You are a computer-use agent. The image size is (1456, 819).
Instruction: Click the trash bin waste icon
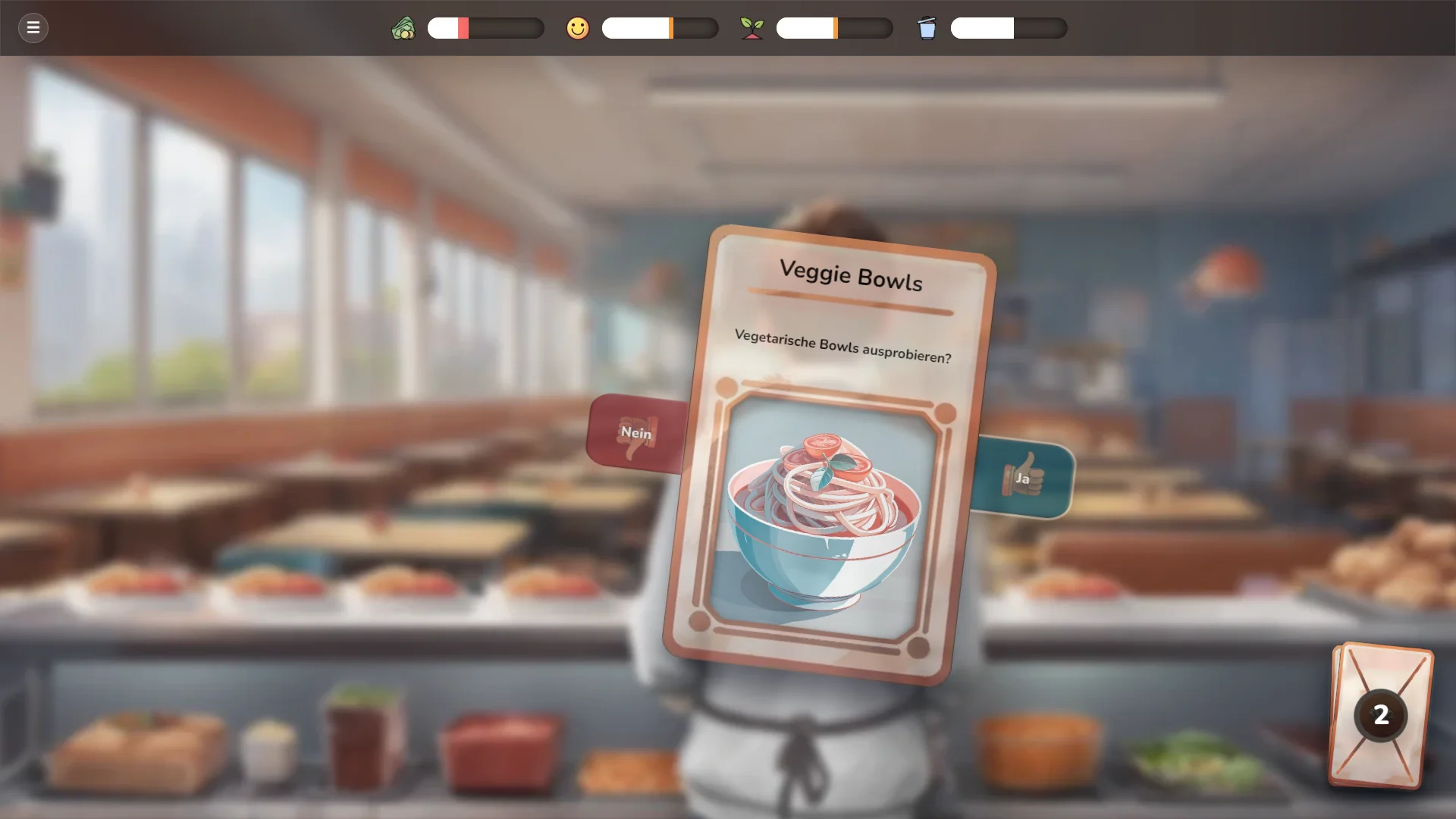coord(927,28)
